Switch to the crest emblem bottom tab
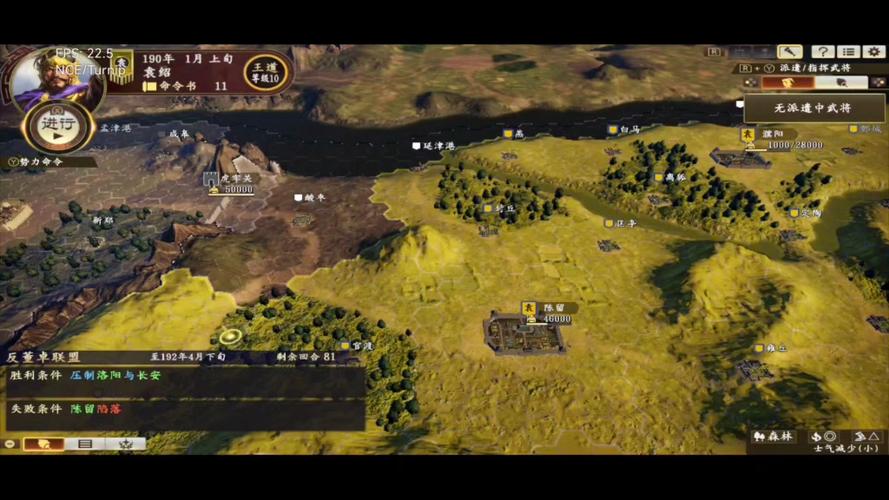This screenshot has height=500, width=889. tap(126, 443)
